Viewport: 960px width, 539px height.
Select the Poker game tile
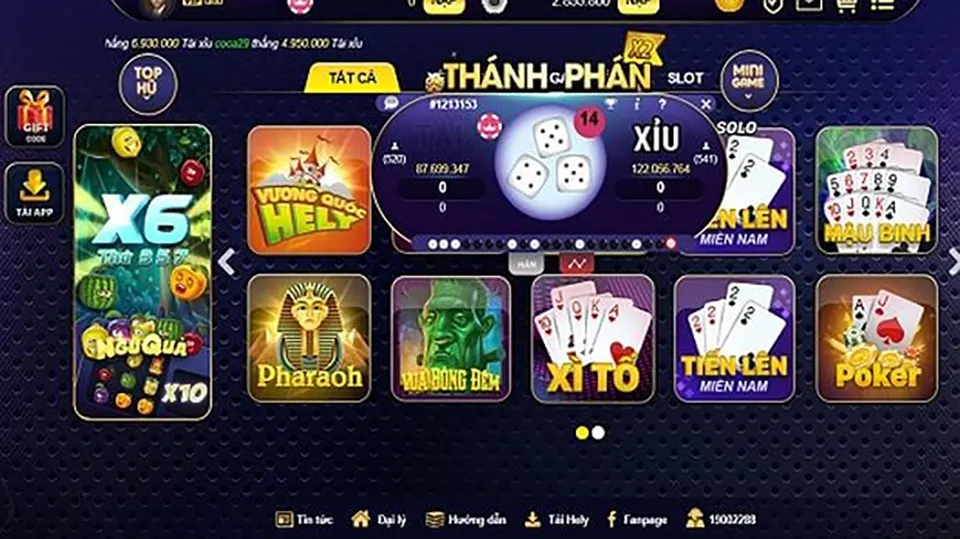click(x=877, y=338)
